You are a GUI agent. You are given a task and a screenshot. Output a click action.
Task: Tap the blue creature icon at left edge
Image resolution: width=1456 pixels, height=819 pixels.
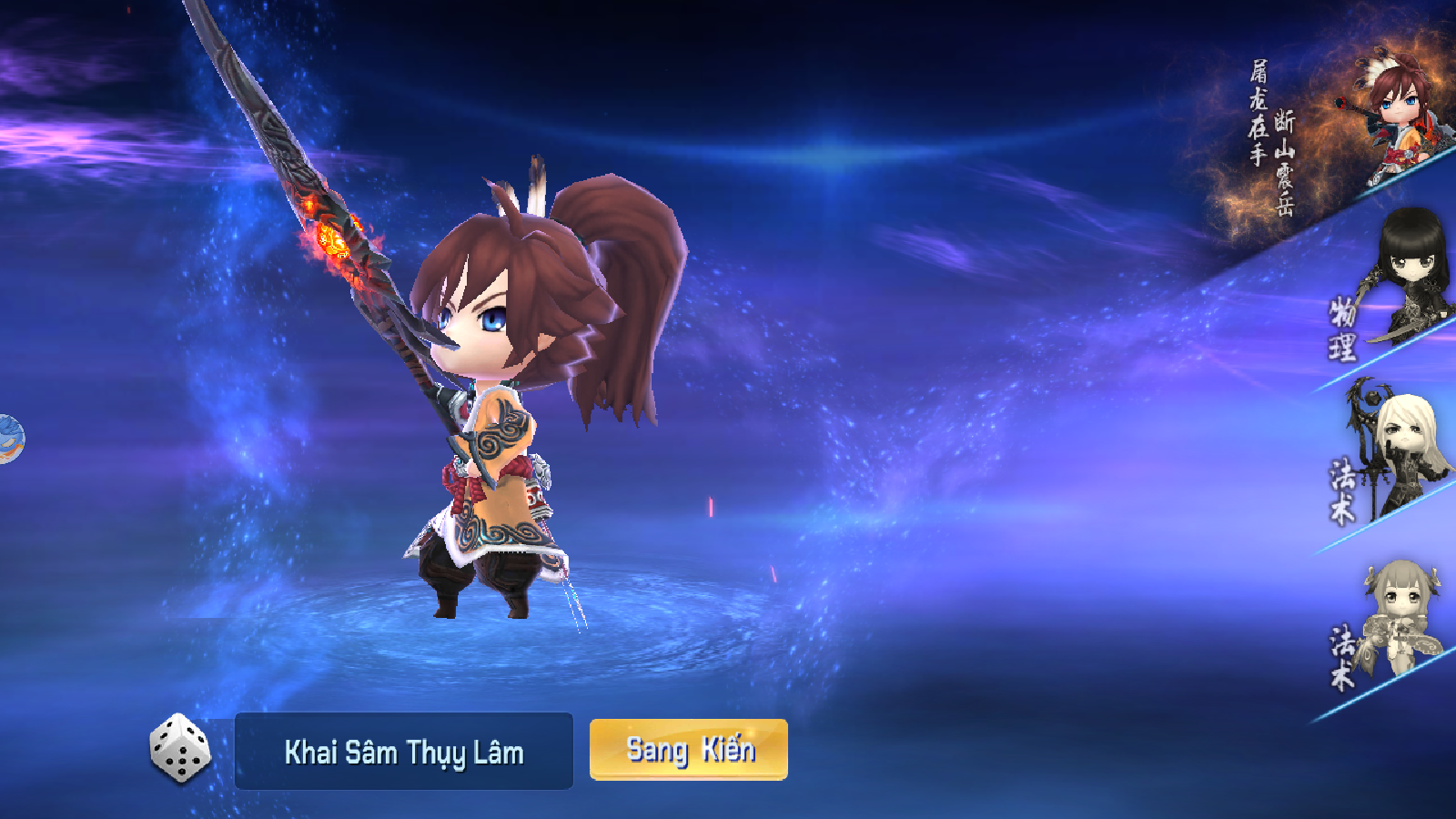tap(9, 439)
